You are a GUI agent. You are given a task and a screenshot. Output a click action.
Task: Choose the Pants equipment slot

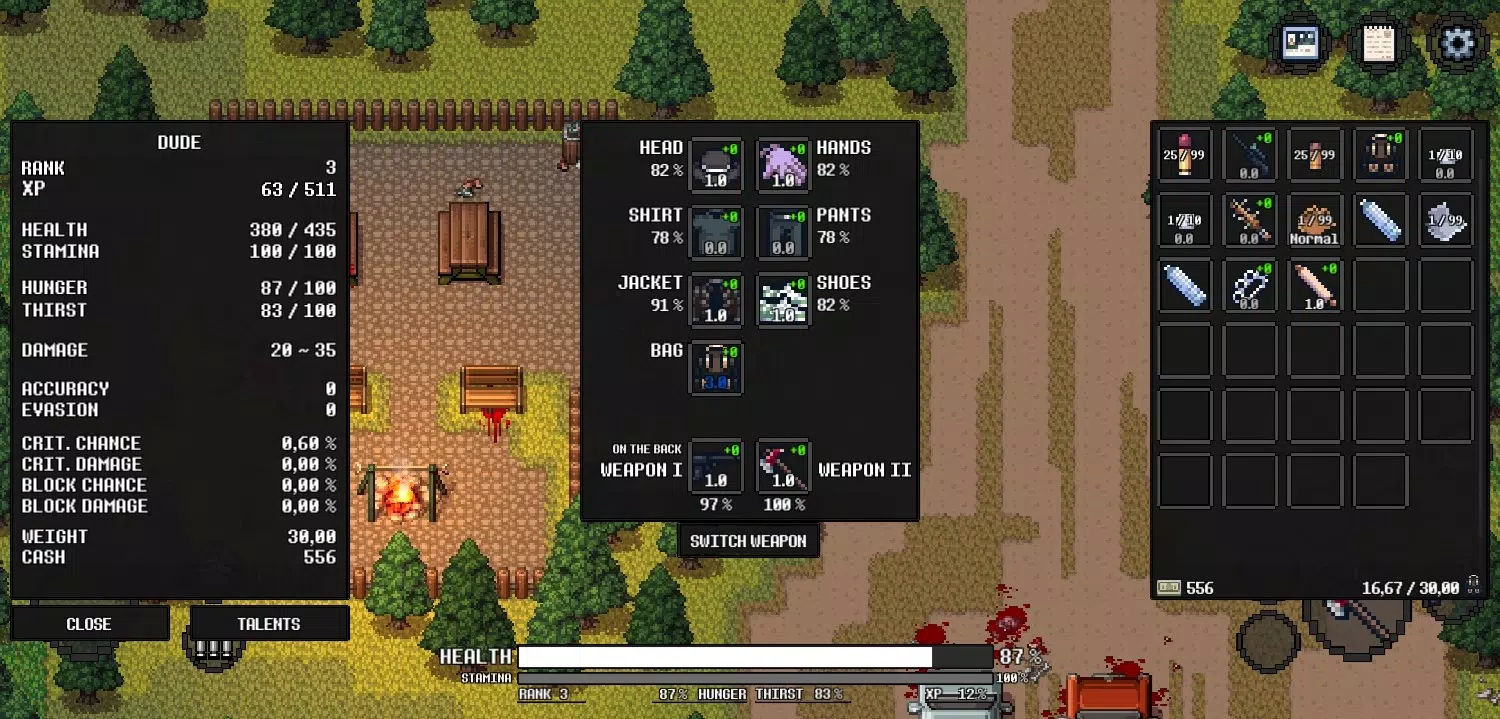(783, 232)
